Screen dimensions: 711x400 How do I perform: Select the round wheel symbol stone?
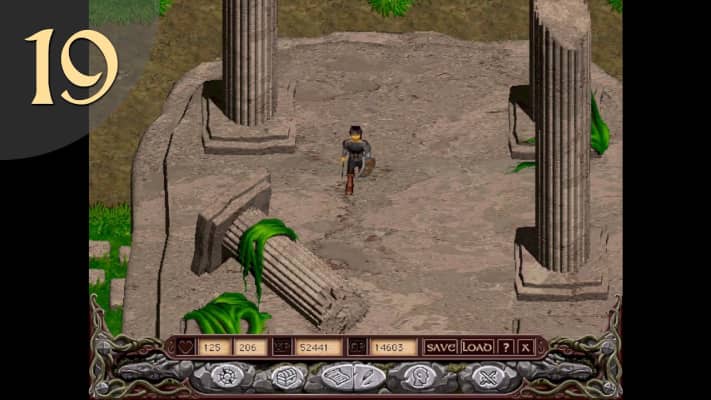[x=224, y=377]
